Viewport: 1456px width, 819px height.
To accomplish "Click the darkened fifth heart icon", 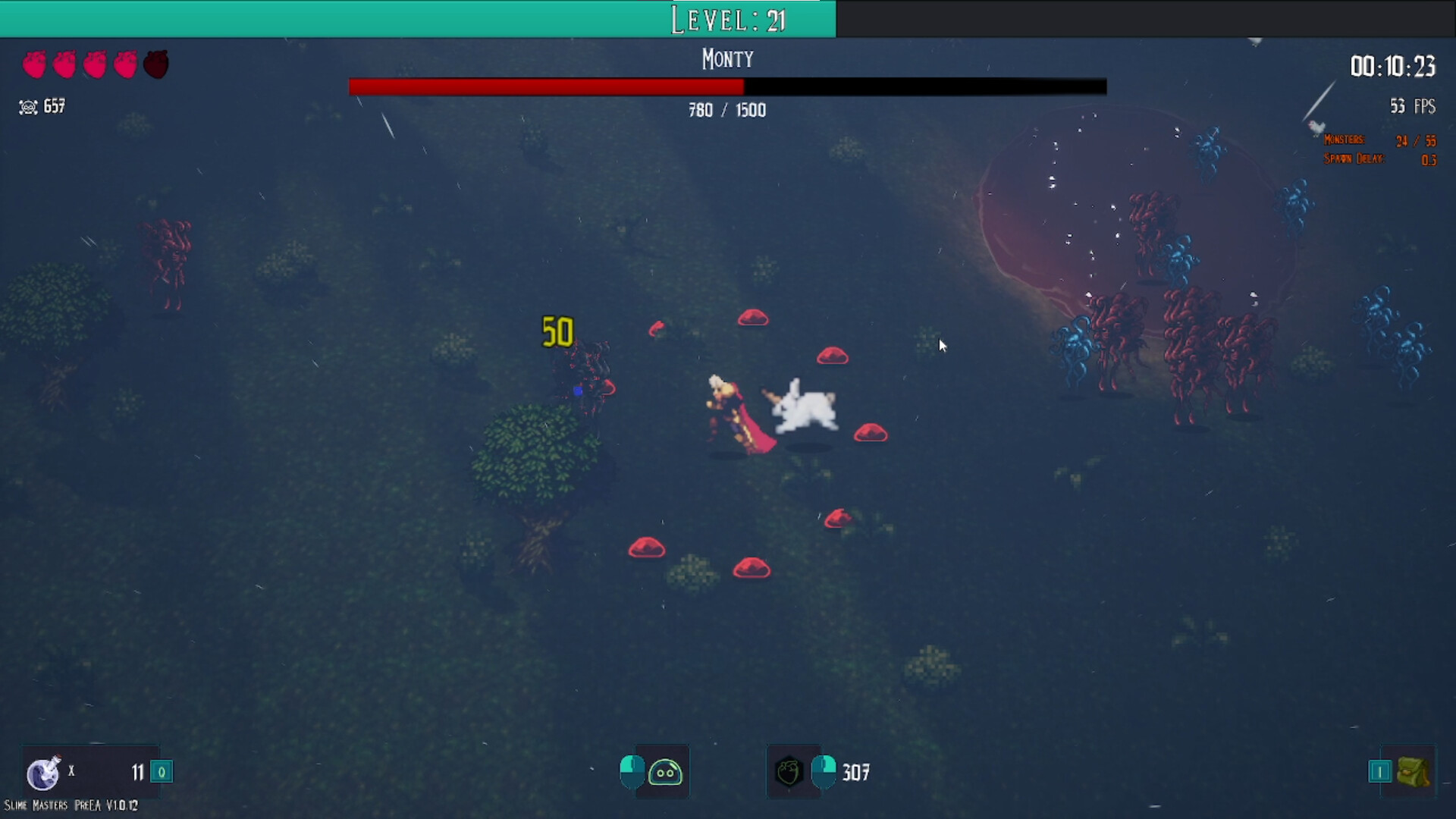I will 155,64.
